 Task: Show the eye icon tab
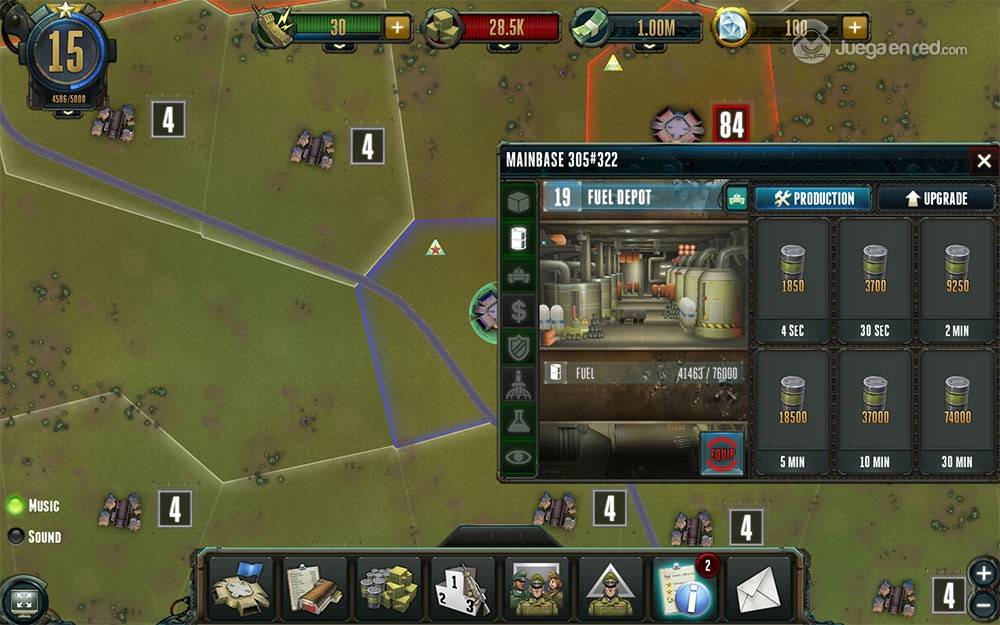pos(519,457)
